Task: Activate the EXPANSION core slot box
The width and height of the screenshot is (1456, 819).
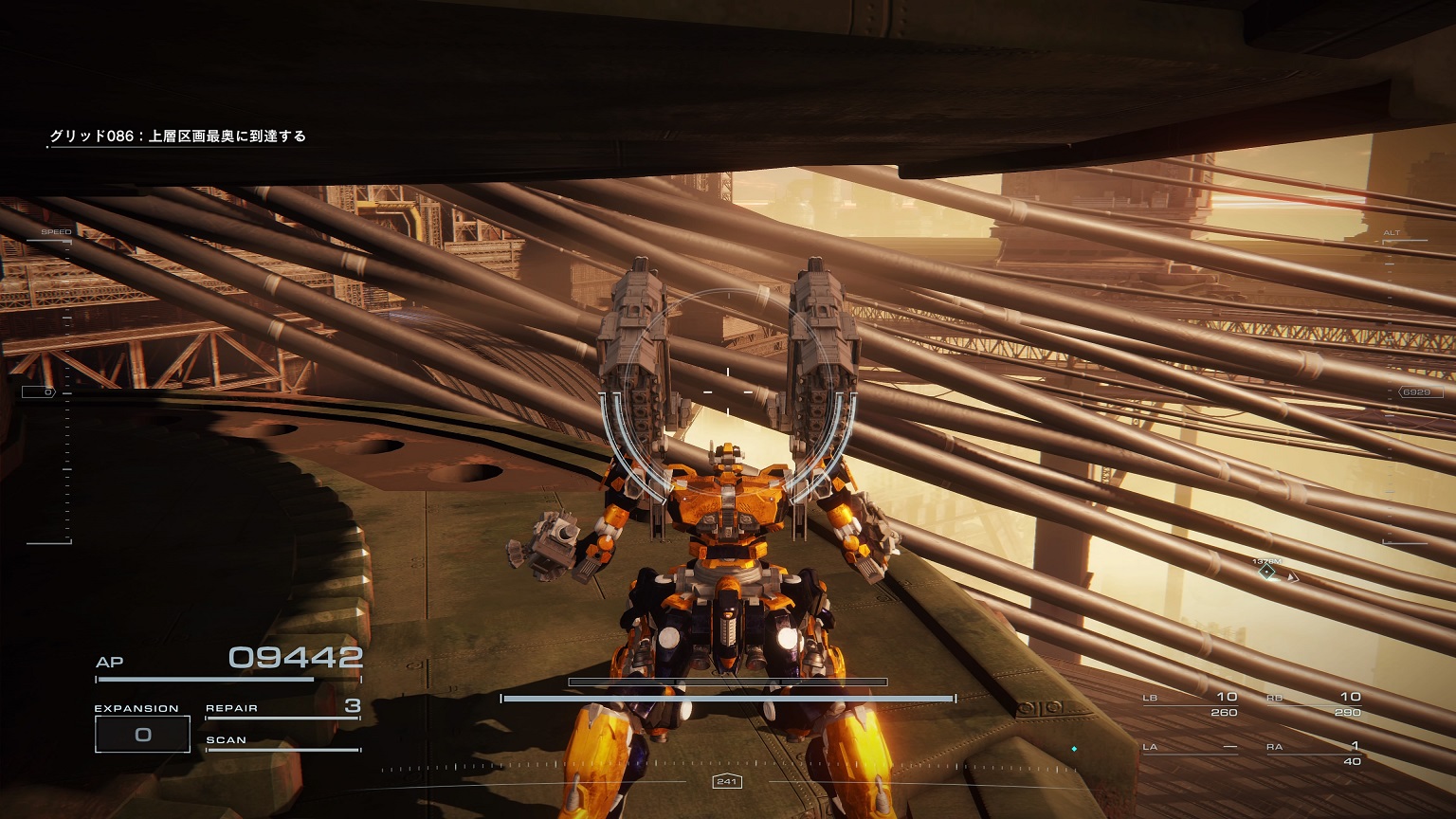Action: click(x=142, y=735)
